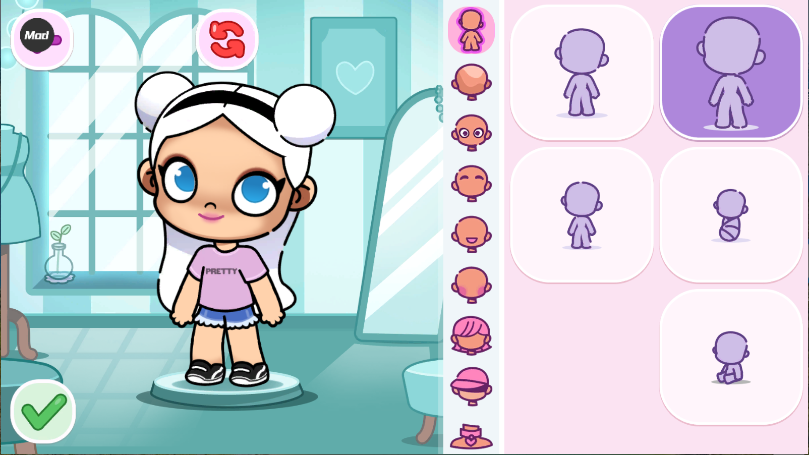
Task: Choose the sitting baby body type
Action: pos(731,357)
